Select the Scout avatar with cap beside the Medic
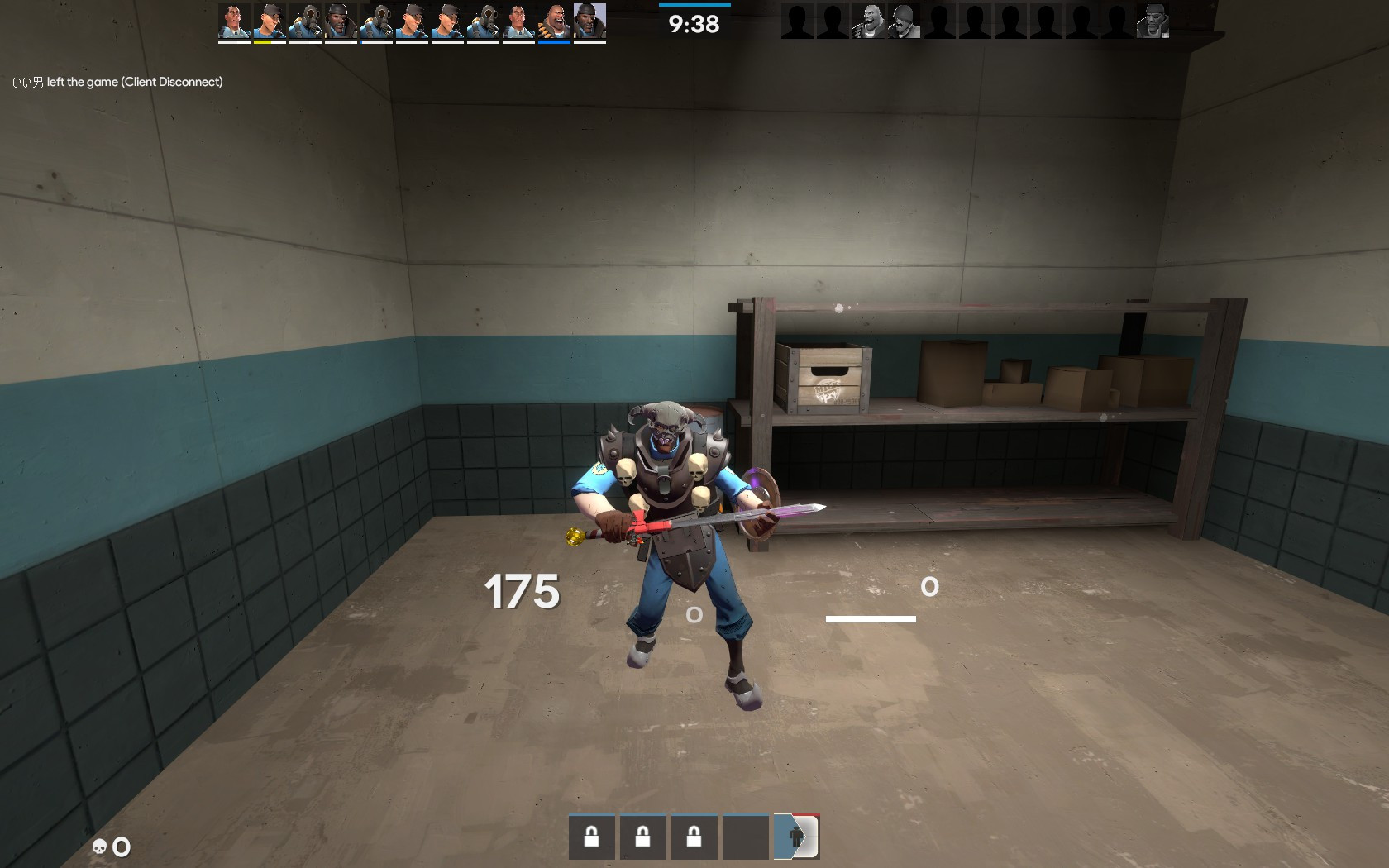The image size is (1389, 868). 270,21
